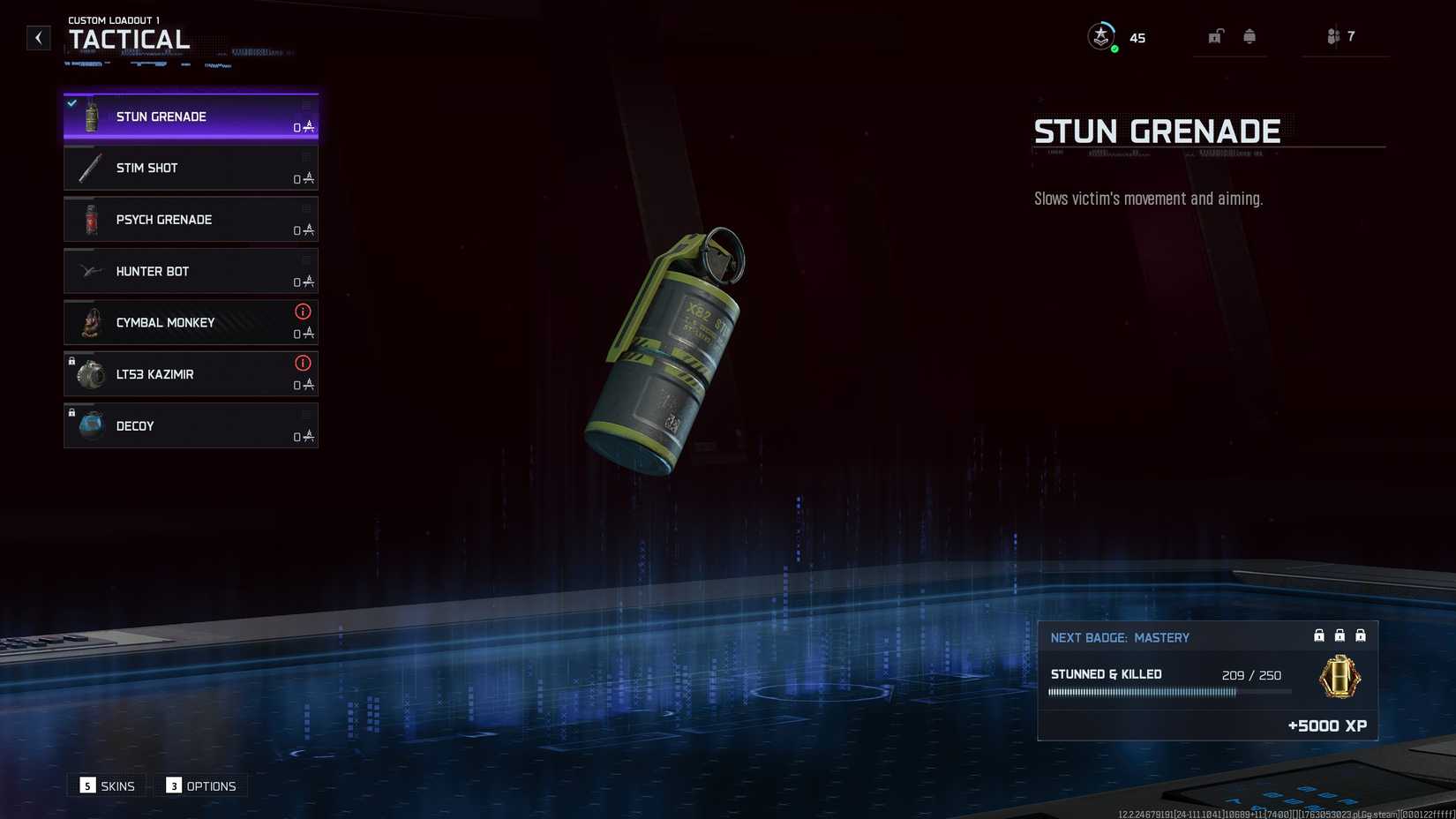The image size is (1456, 819).
Task: Click the back arrow to leave Tactical menu
Action: point(38,37)
